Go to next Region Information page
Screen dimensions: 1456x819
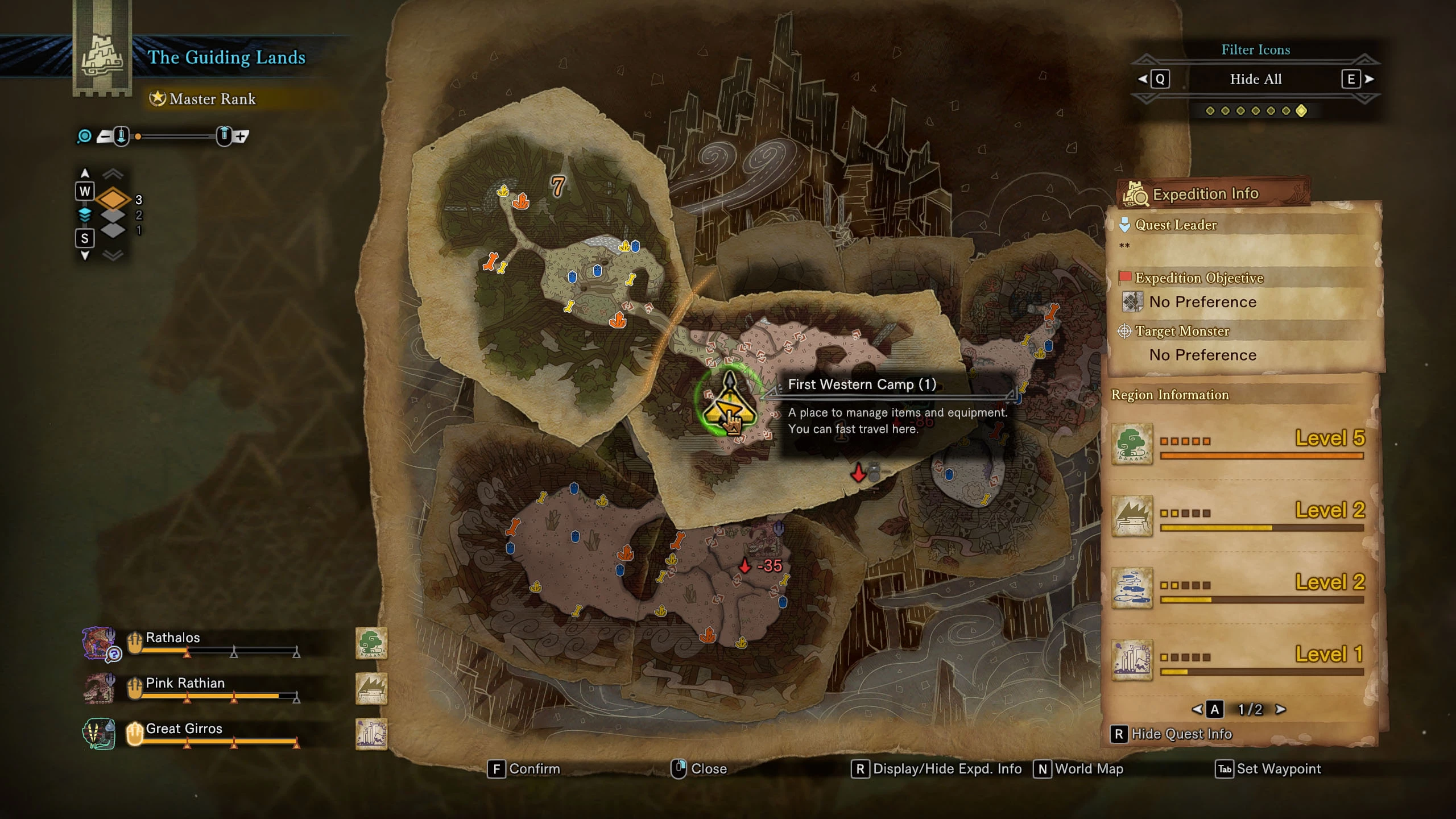pyautogui.click(x=1281, y=709)
